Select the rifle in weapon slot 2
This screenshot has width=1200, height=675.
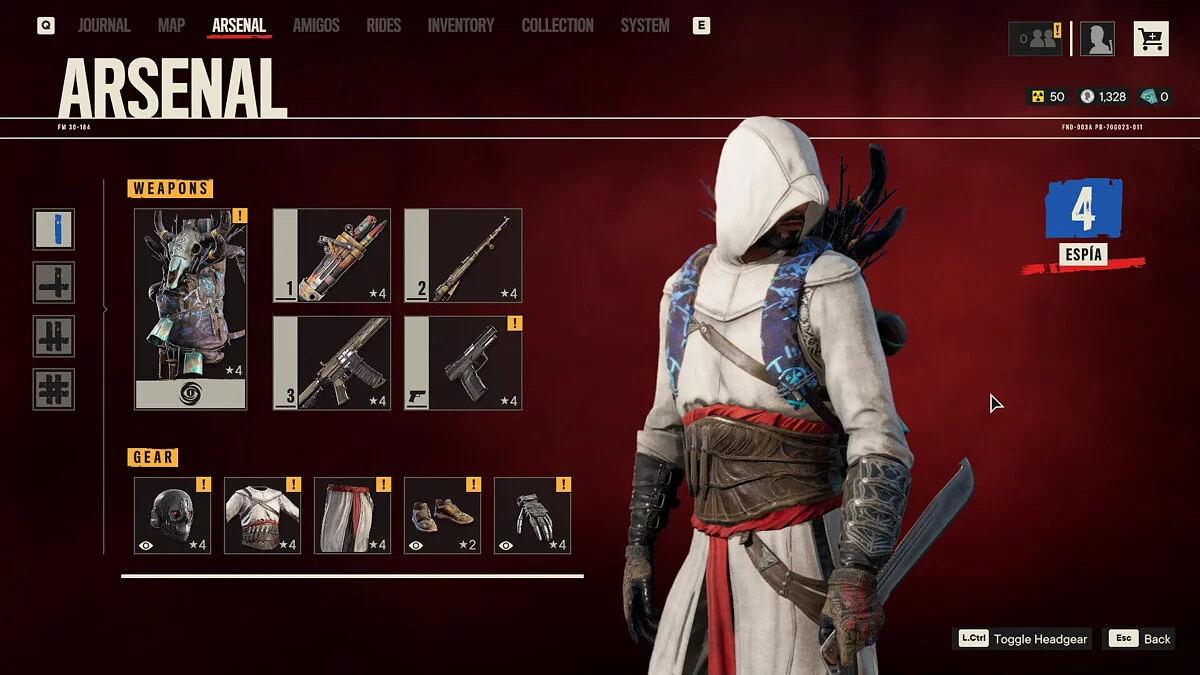click(463, 255)
